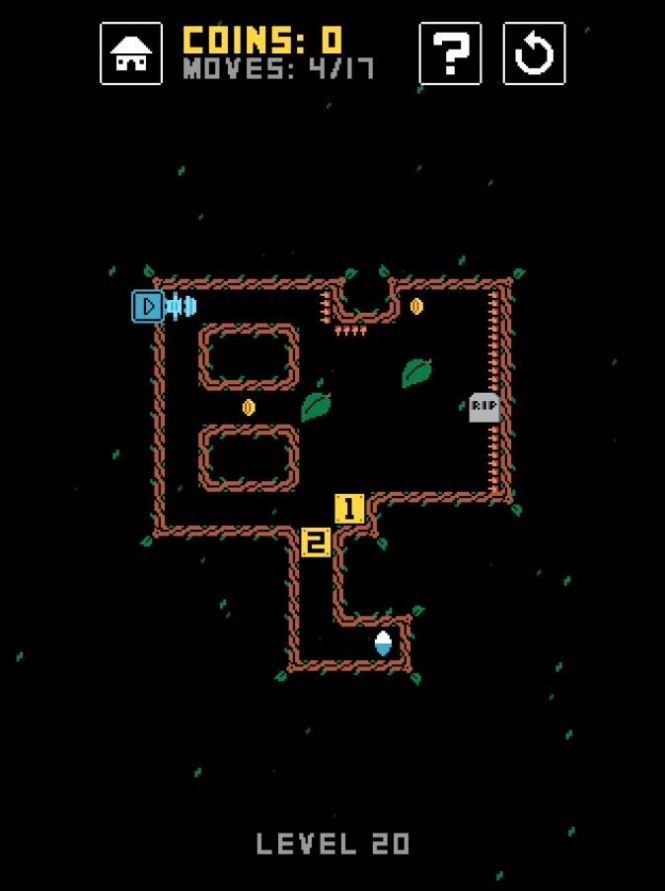Open the question mark help button
Screen dimensions: 665x891
(x=450, y=54)
